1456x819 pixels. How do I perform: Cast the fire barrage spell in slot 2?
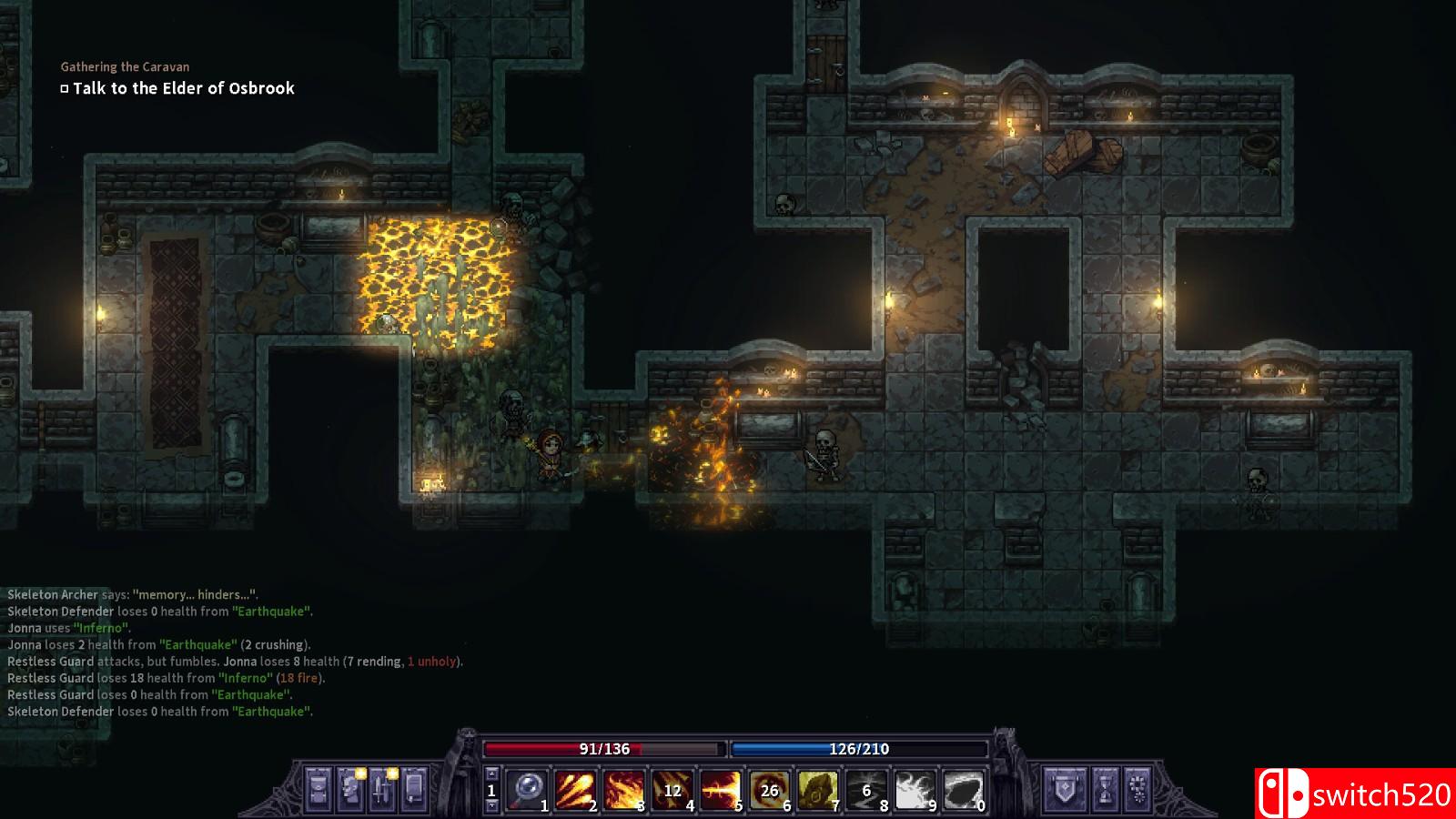(575, 790)
